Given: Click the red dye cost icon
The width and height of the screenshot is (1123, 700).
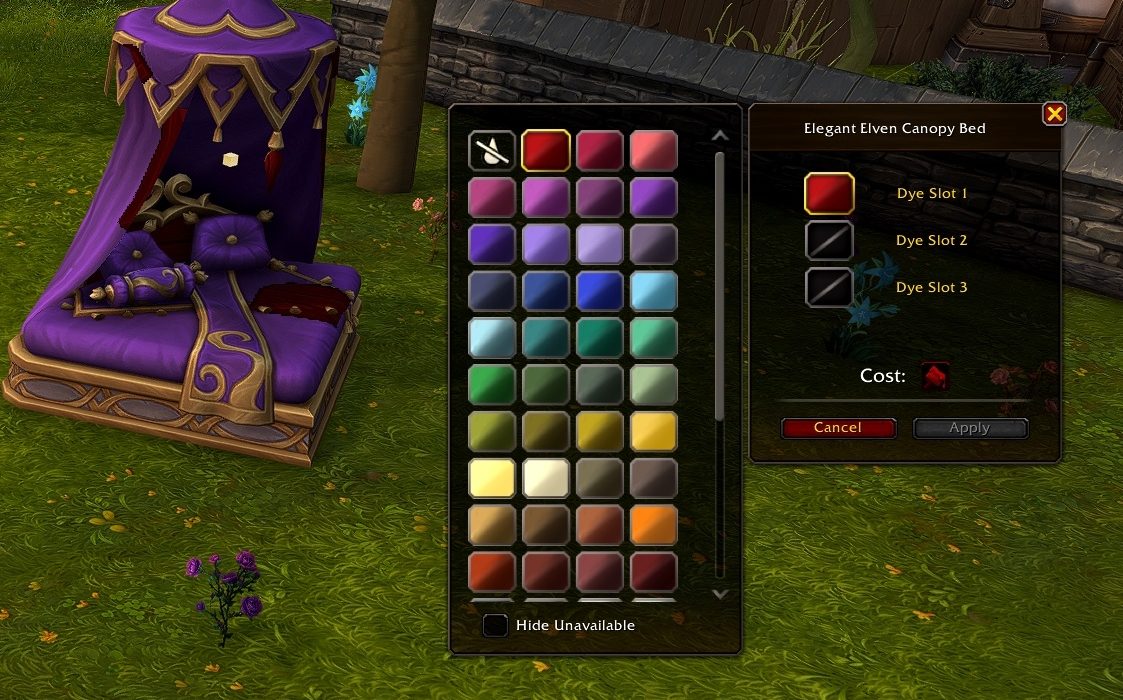Looking at the screenshot, I should (x=935, y=376).
